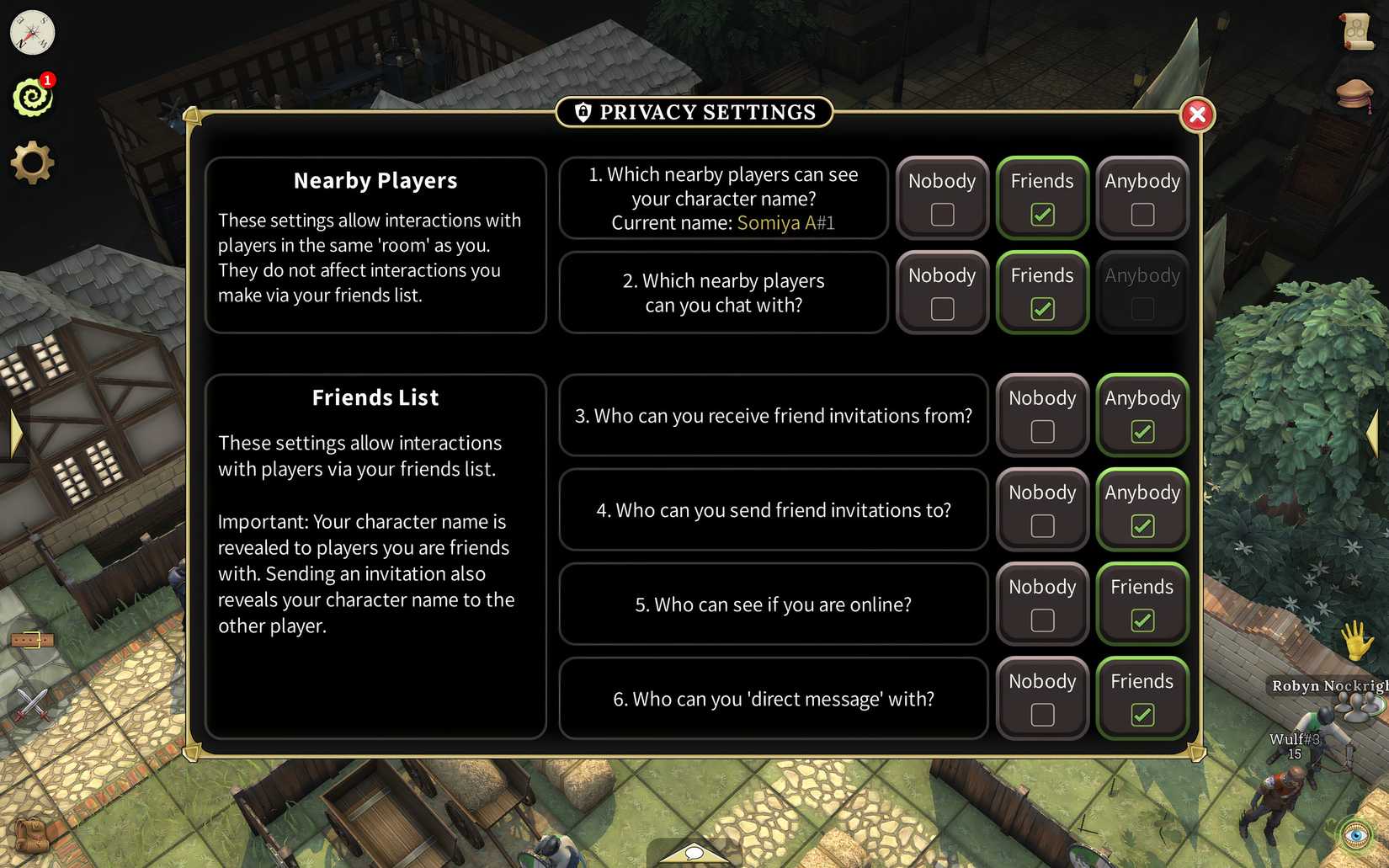This screenshot has height=868, width=1389.
Task: Check Nobody for receiving friend invitations
Action: (1042, 431)
